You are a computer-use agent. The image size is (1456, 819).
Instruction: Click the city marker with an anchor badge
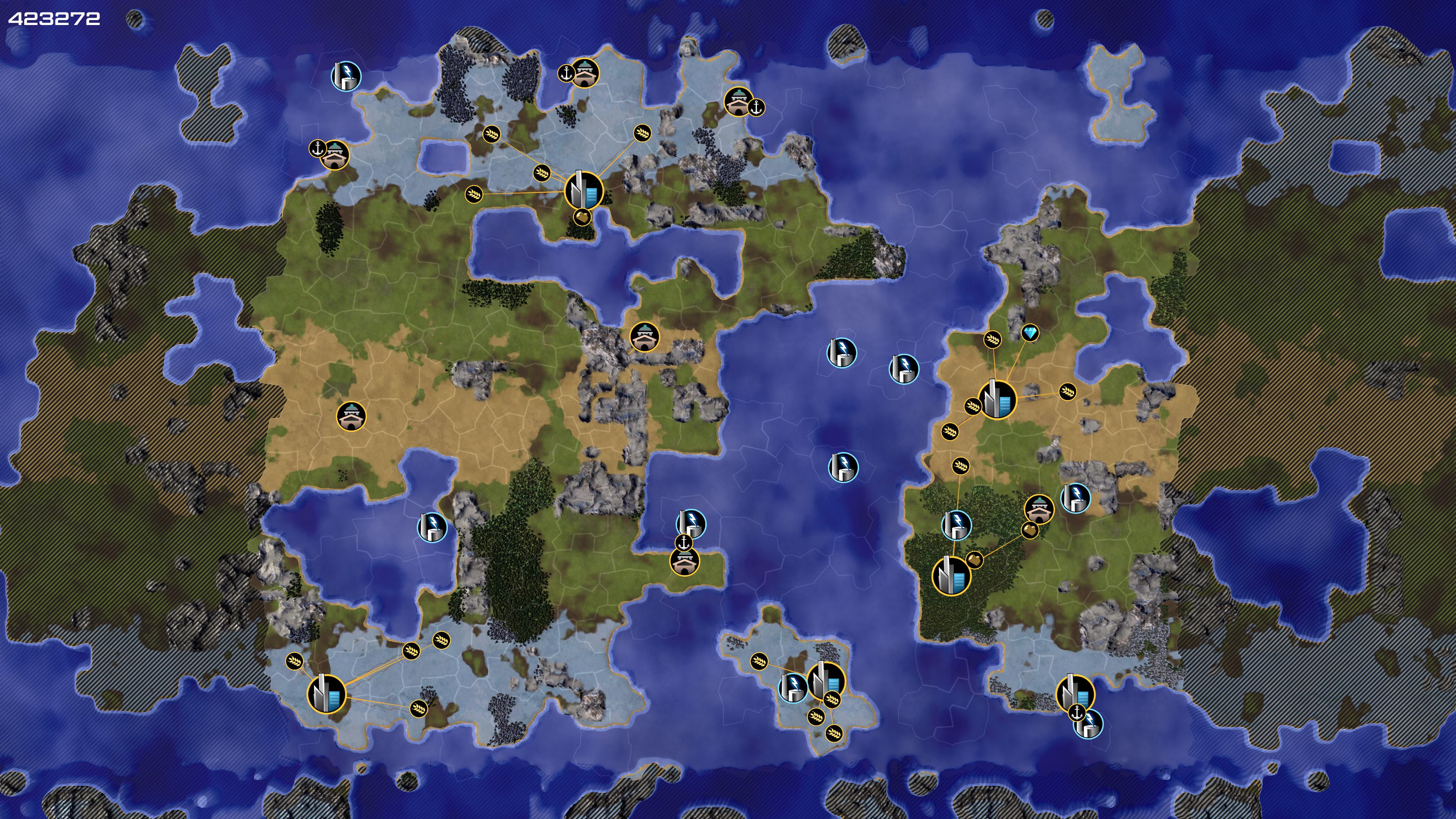[1075, 693]
